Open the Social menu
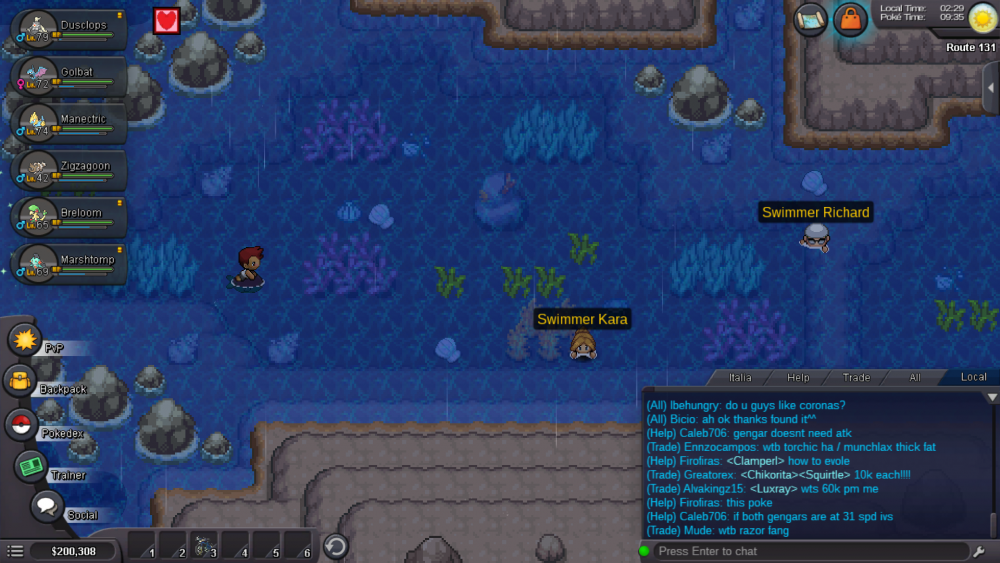This screenshot has height=563, width=1000. click(46, 506)
